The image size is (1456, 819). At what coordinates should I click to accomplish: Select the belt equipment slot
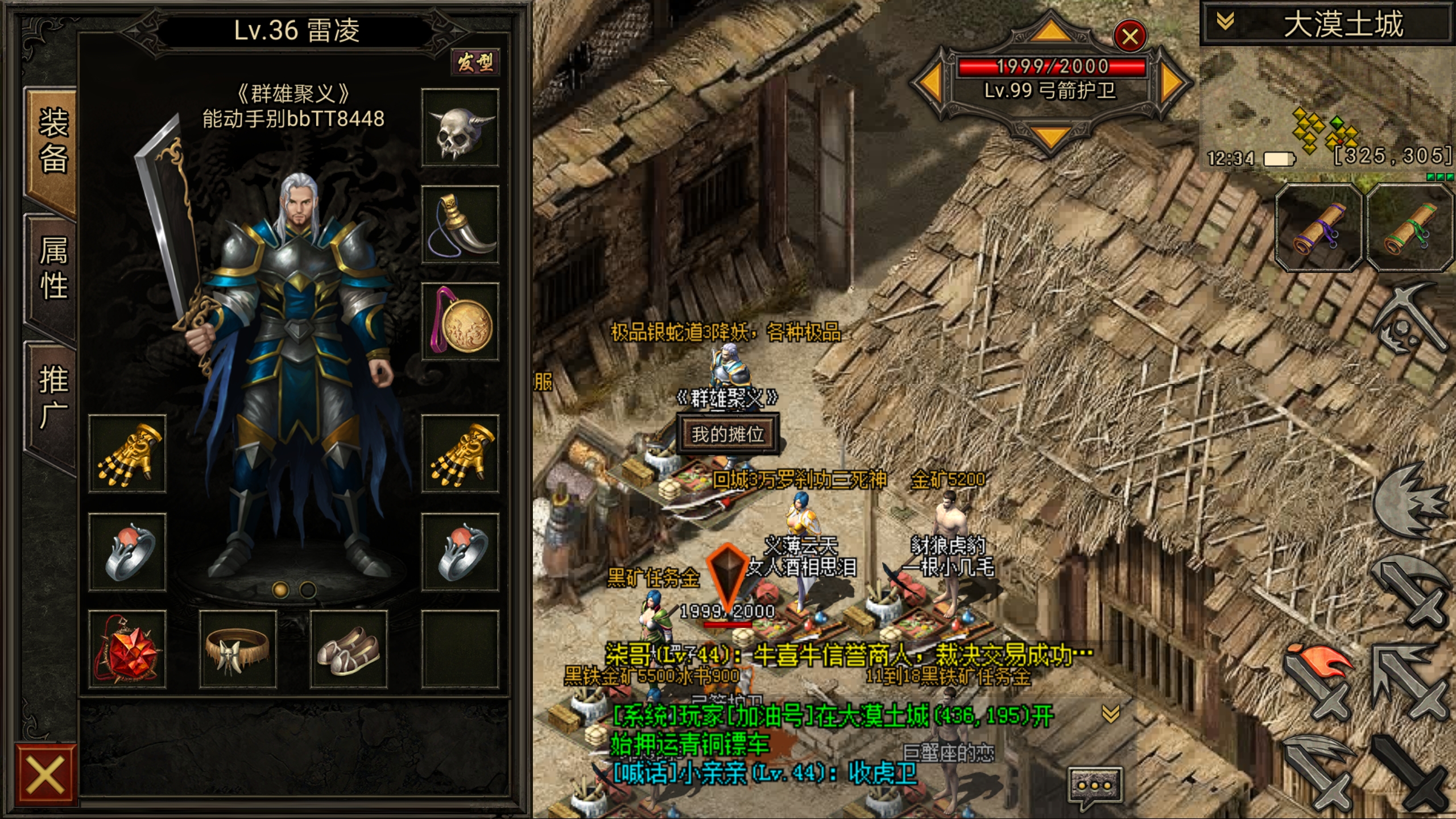pos(238,650)
